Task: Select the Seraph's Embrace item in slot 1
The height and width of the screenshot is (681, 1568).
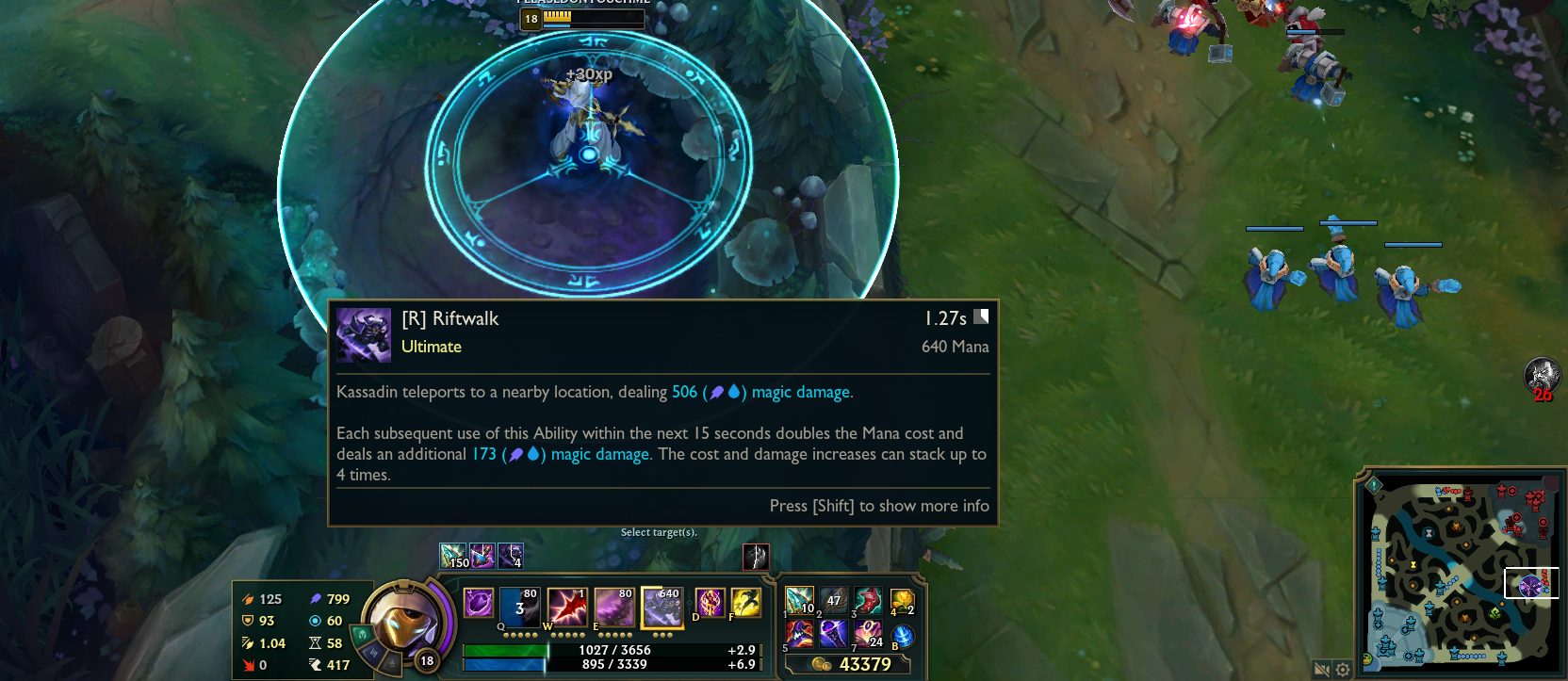Action: pyautogui.click(x=799, y=600)
